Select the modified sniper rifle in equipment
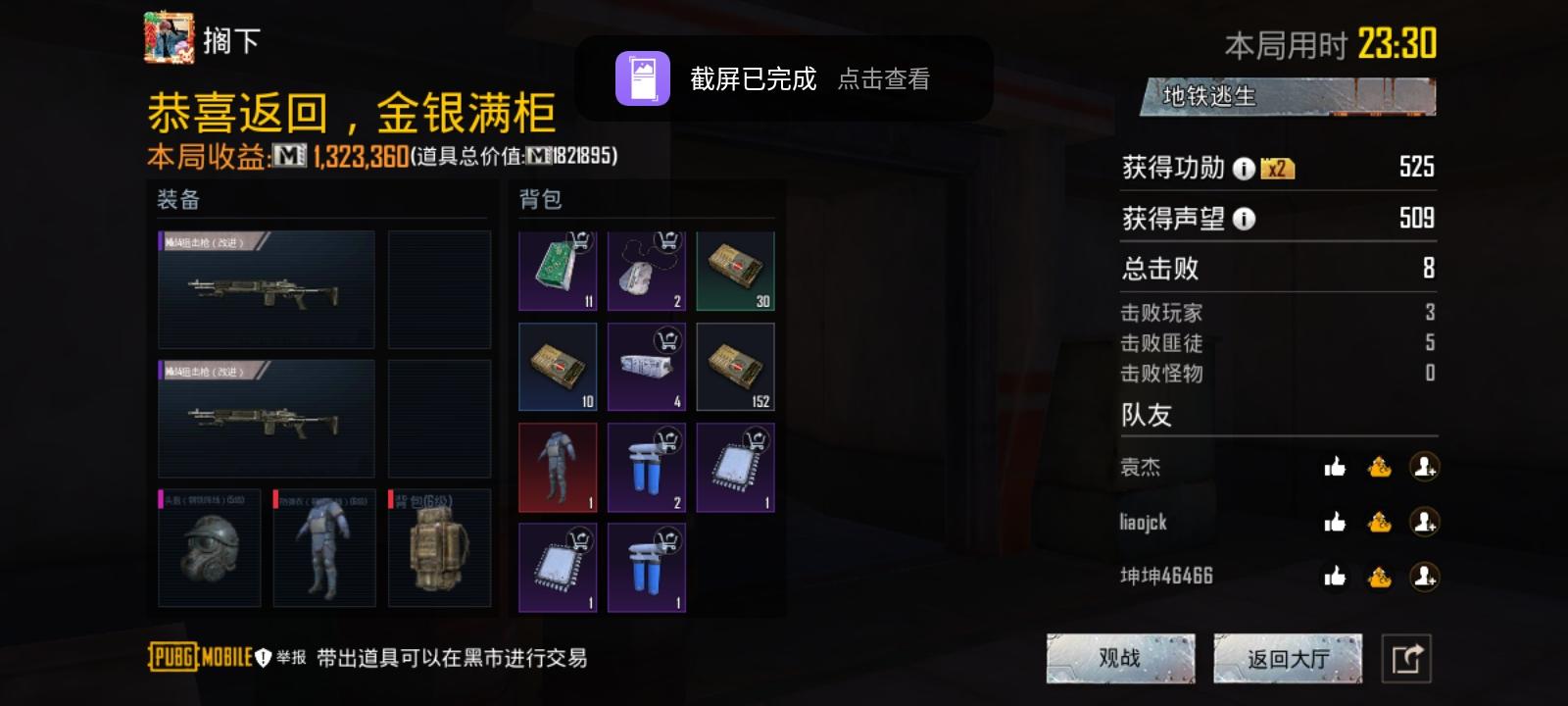This screenshot has width=1568, height=706. click(266, 291)
